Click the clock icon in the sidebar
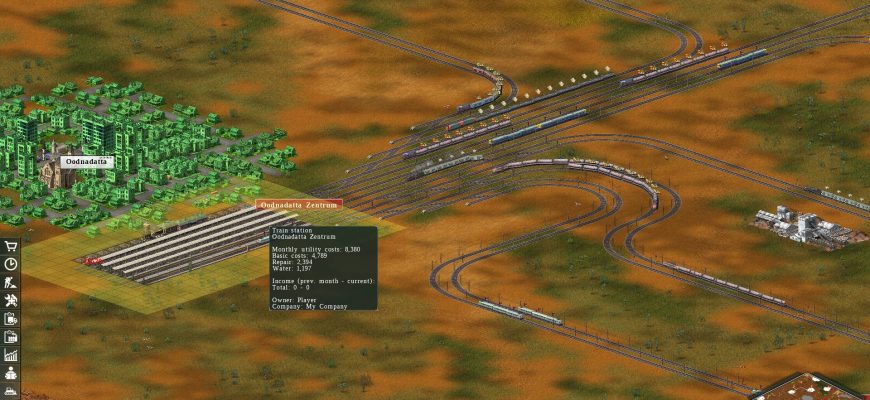This screenshot has height=400, width=870. pos(11,264)
